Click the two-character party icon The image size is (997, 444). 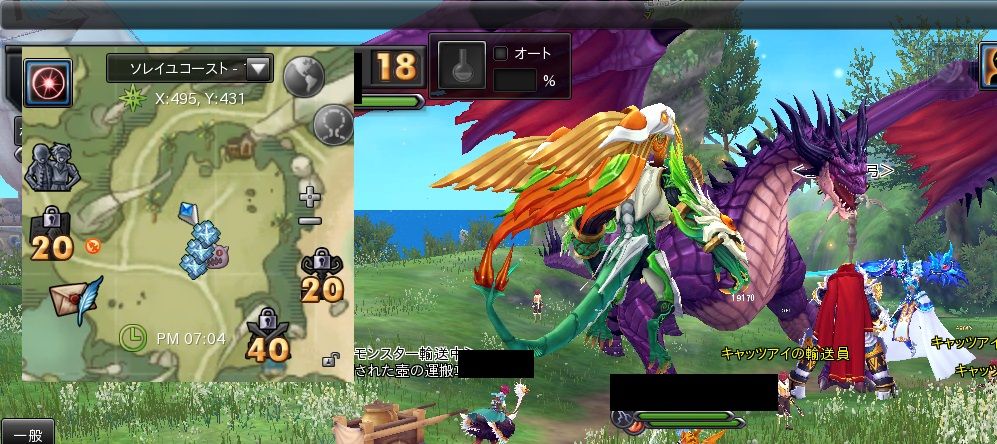(47, 167)
